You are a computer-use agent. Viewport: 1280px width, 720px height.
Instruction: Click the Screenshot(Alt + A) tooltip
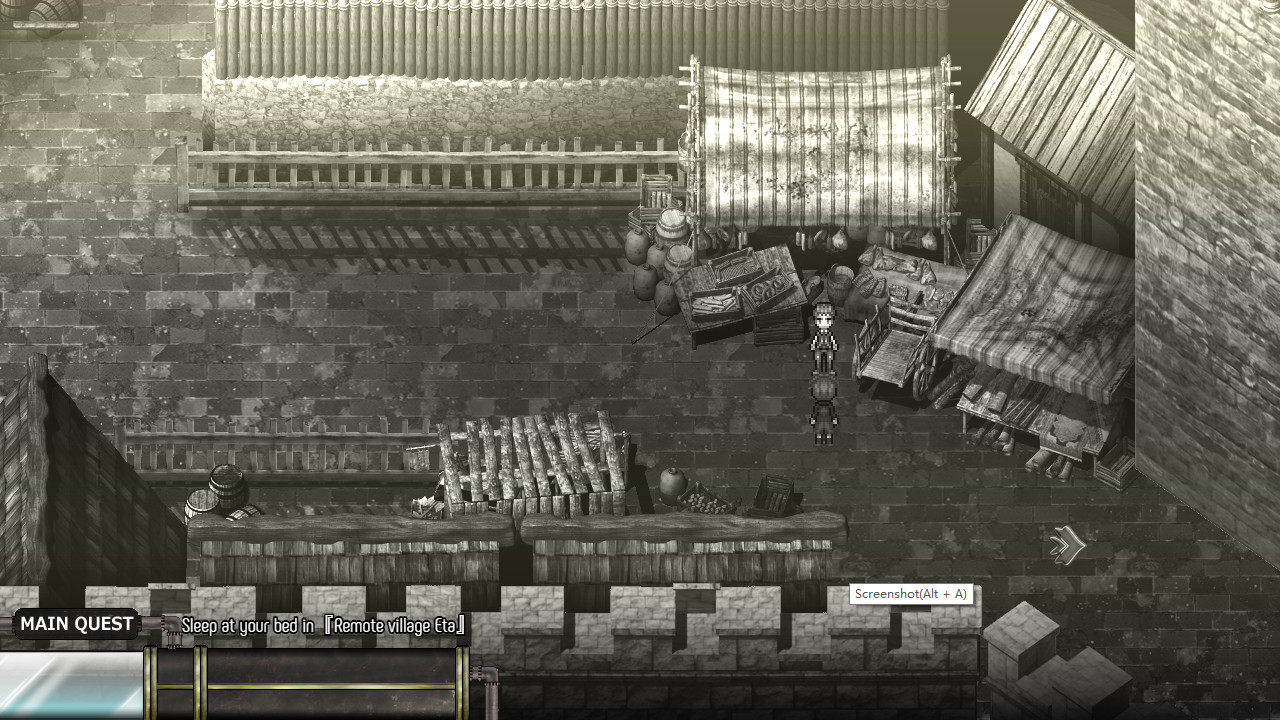(911, 594)
